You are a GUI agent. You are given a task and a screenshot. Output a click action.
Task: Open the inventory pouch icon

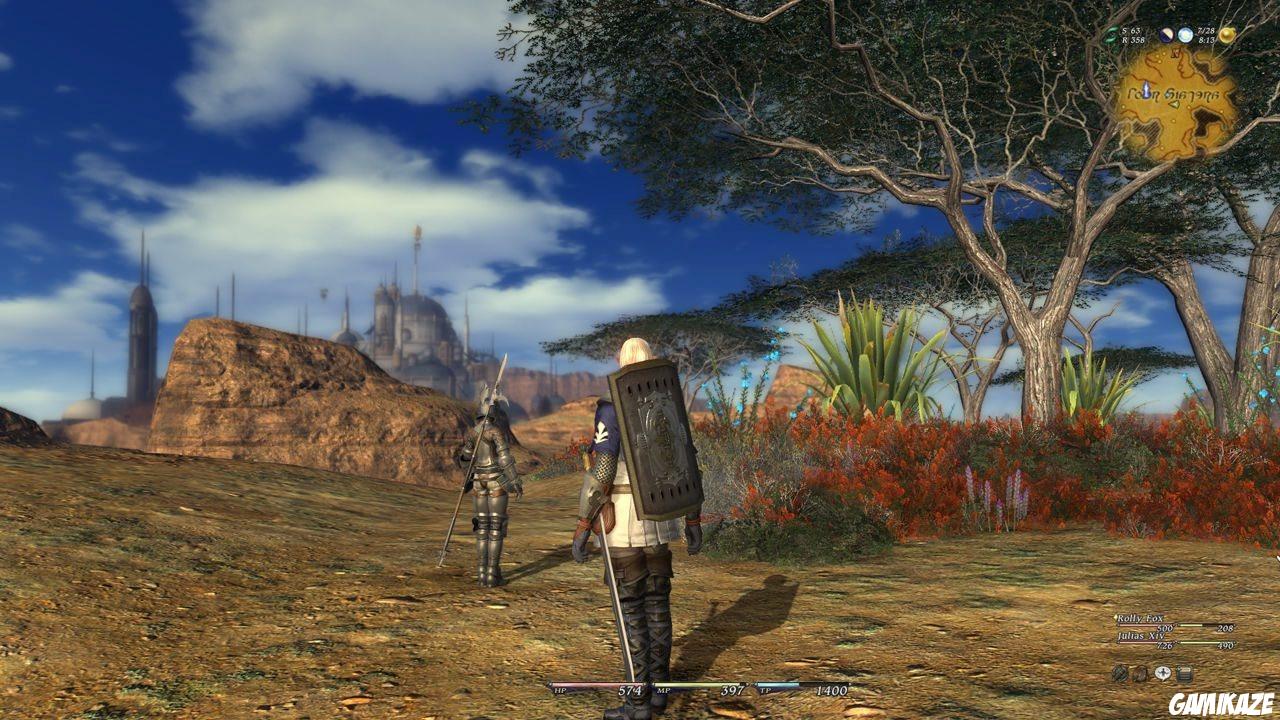click(x=1141, y=673)
